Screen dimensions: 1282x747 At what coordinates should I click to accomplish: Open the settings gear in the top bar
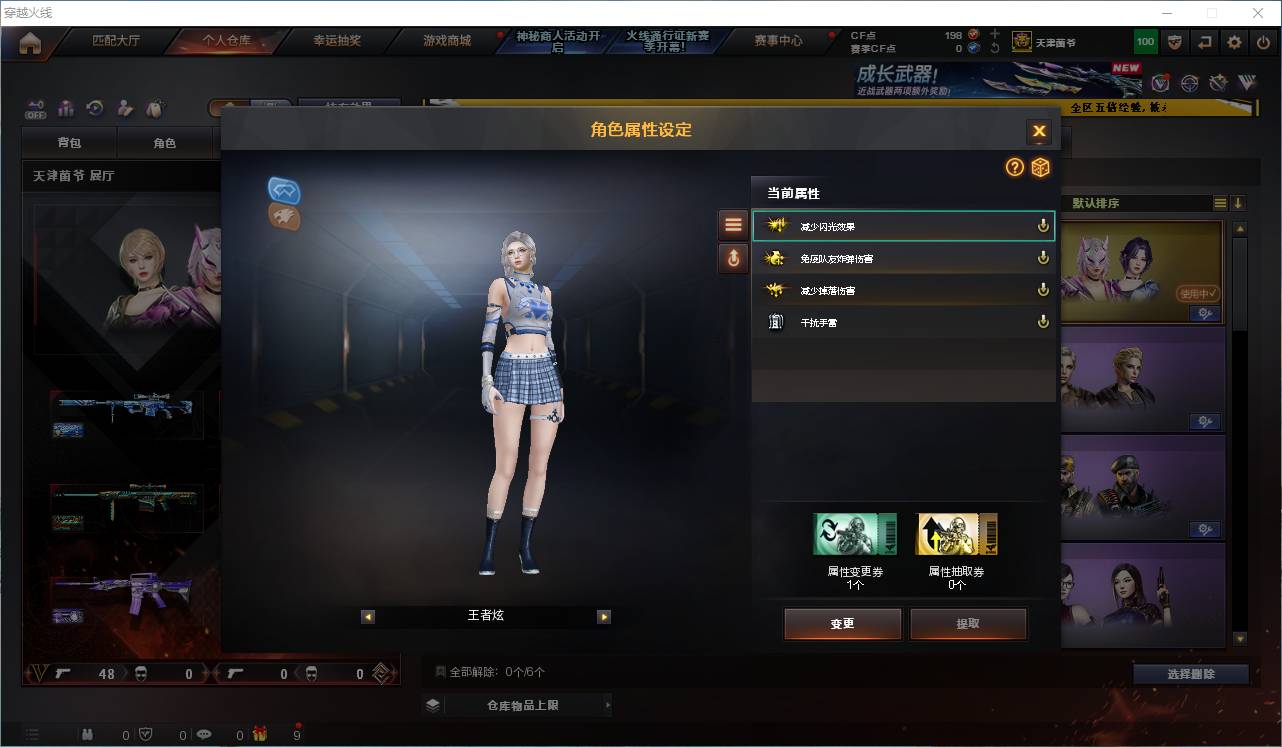point(1233,41)
